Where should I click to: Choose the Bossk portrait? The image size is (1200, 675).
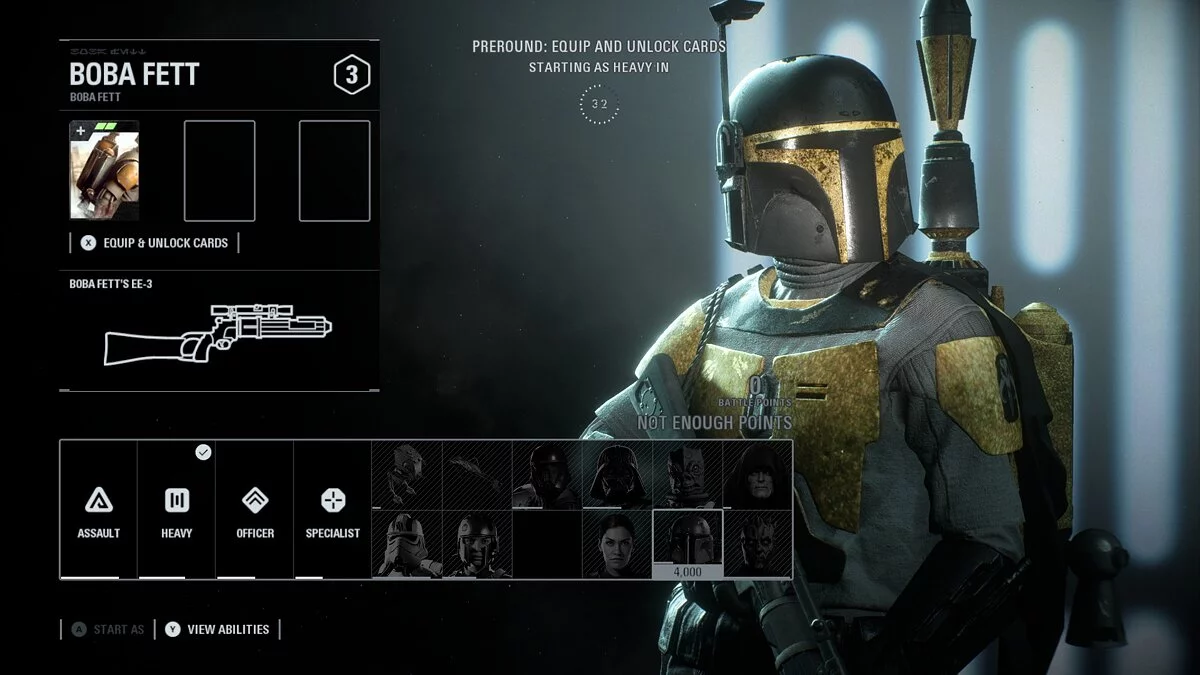(687, 475)
